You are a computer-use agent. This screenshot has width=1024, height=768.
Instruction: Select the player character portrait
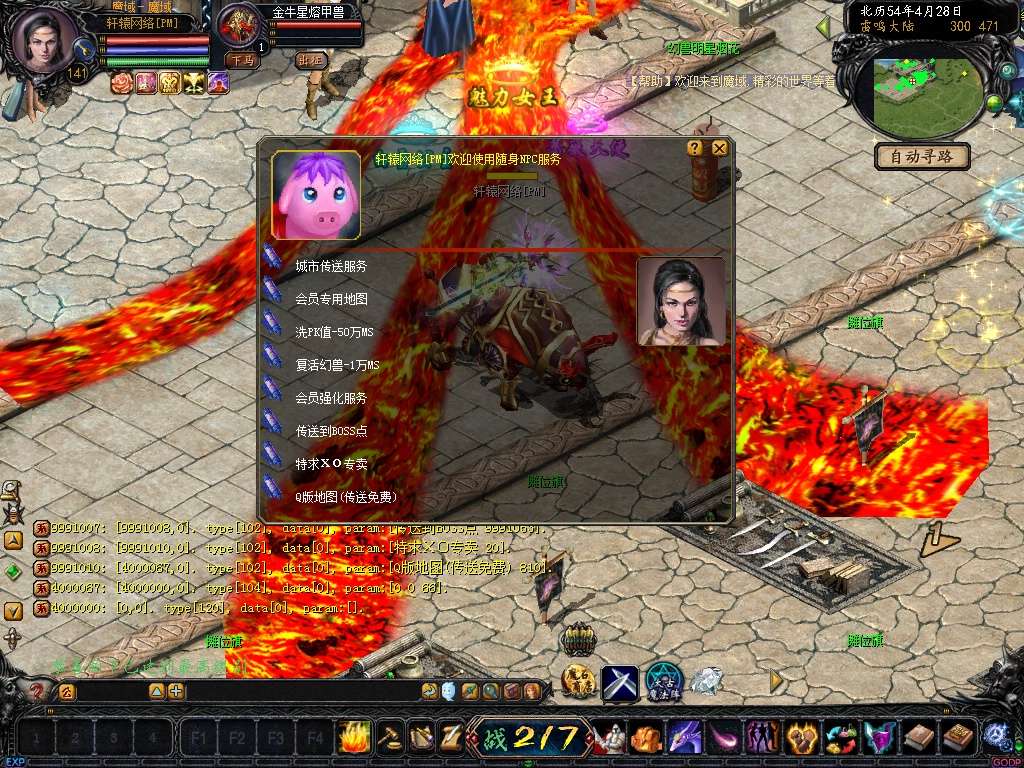45,40
